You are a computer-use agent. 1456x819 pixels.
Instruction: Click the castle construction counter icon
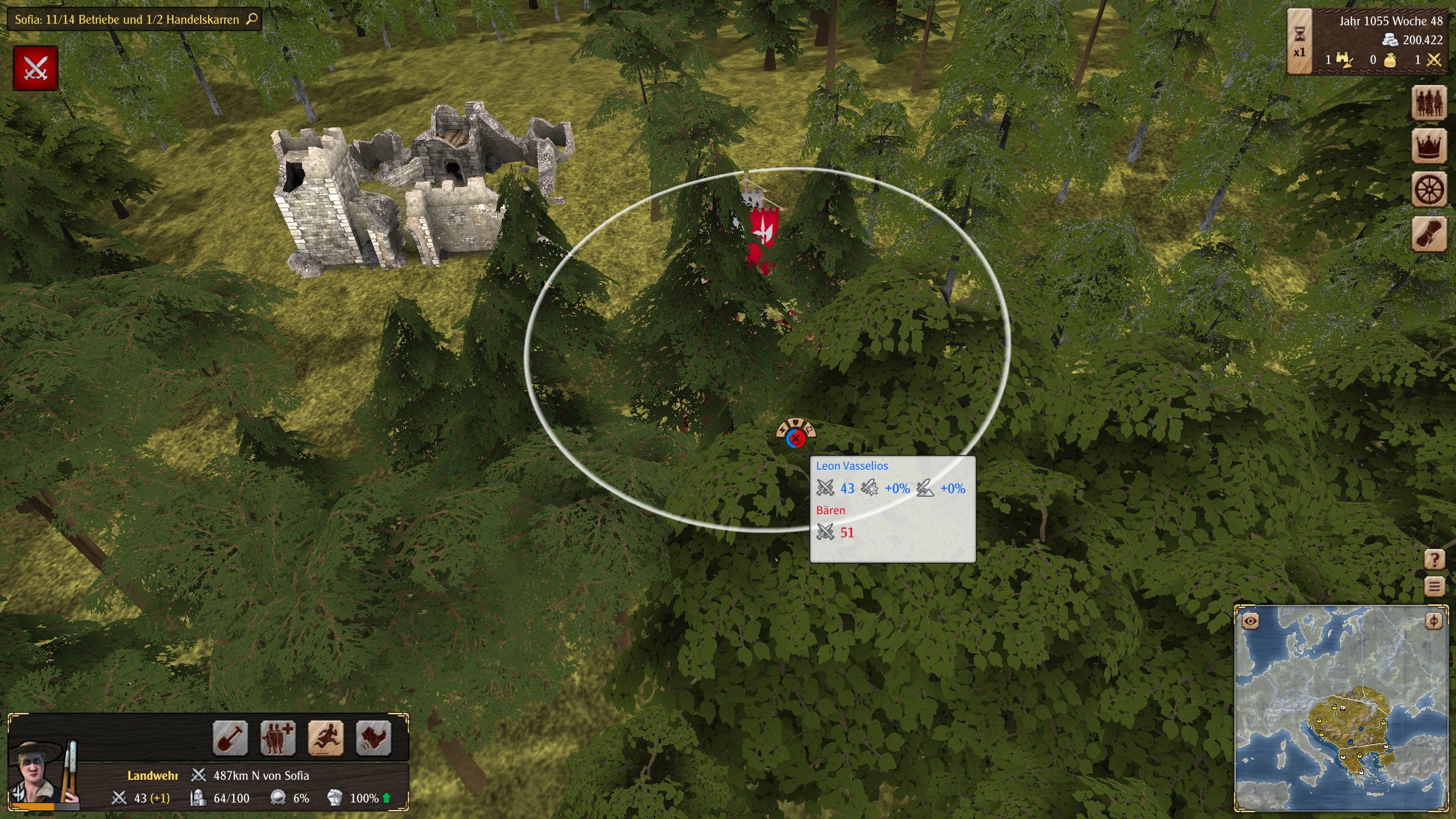click(1344, 60)
